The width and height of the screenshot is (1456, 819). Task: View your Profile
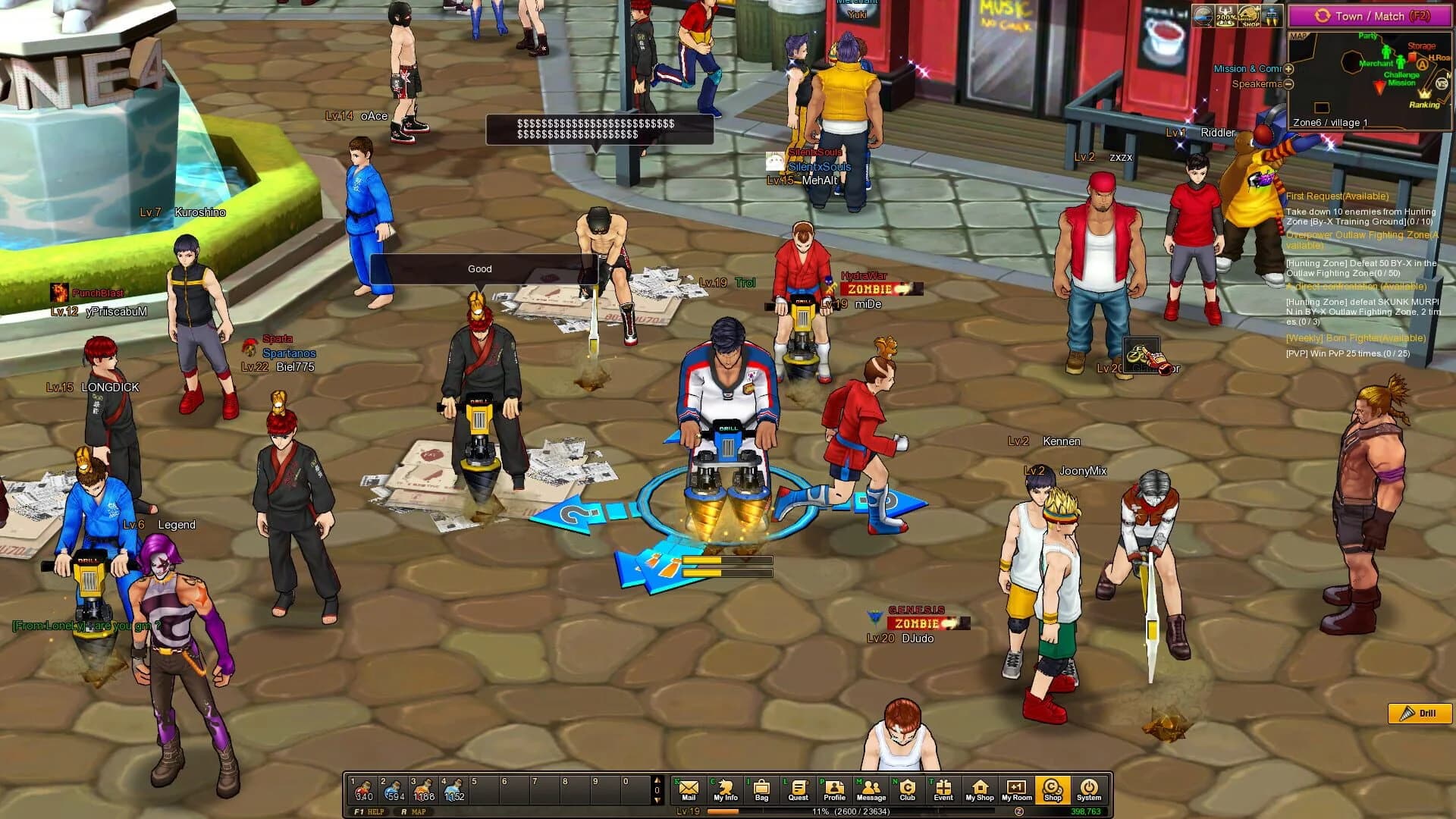pos(834,789)
